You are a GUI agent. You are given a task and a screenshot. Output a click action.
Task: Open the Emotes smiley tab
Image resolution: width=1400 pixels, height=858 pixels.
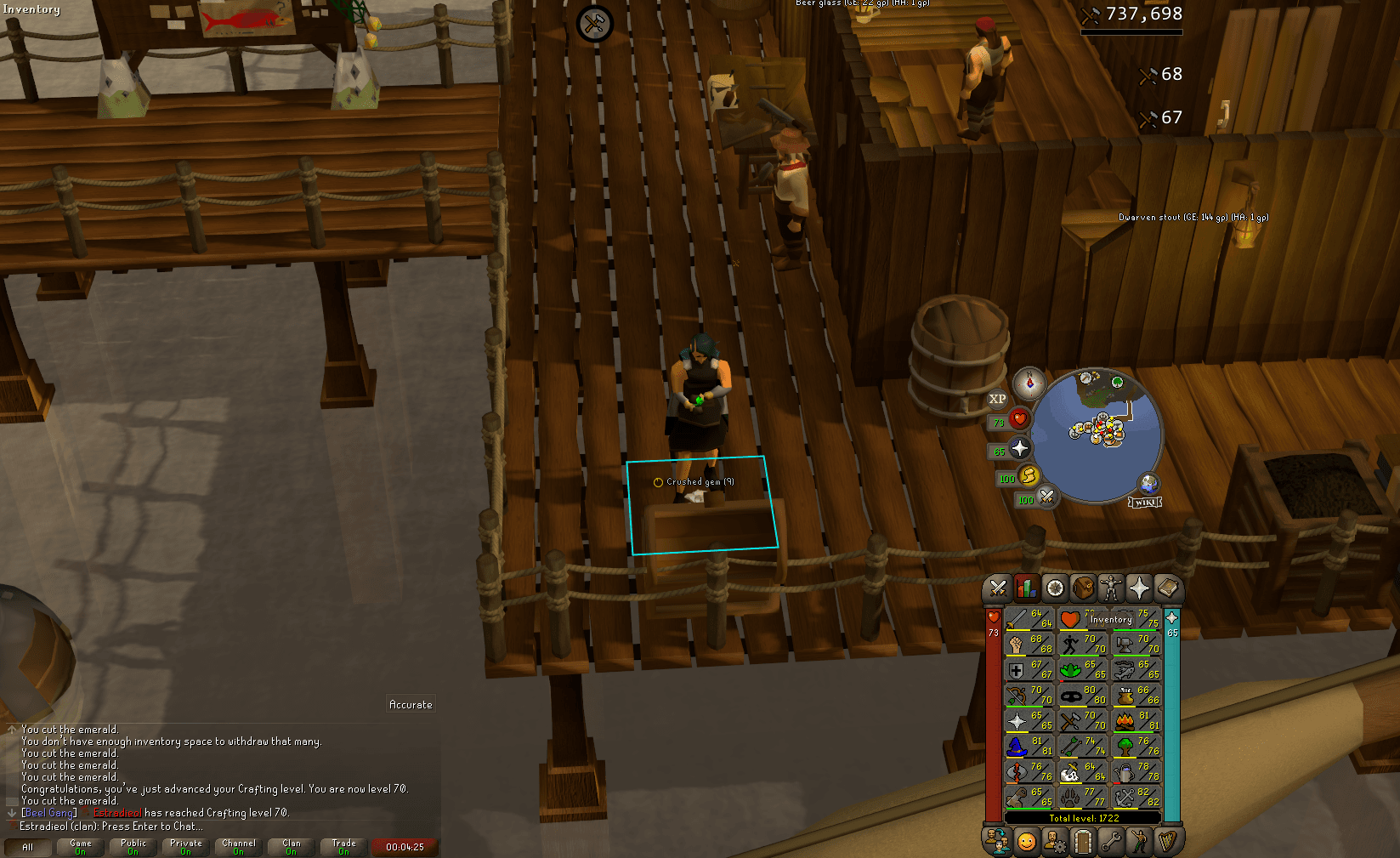tap(1026, 842)
